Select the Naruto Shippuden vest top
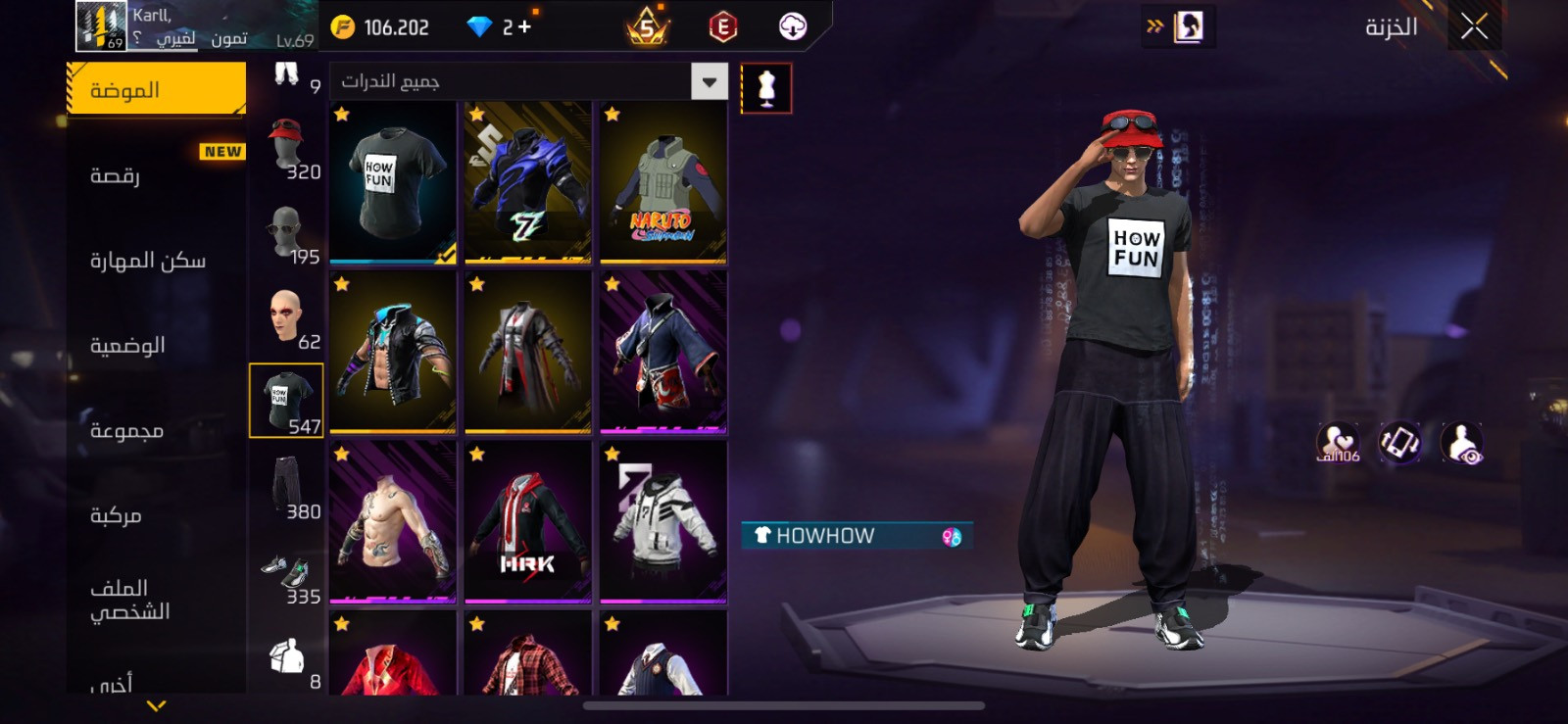 click(x=663, y=182)
